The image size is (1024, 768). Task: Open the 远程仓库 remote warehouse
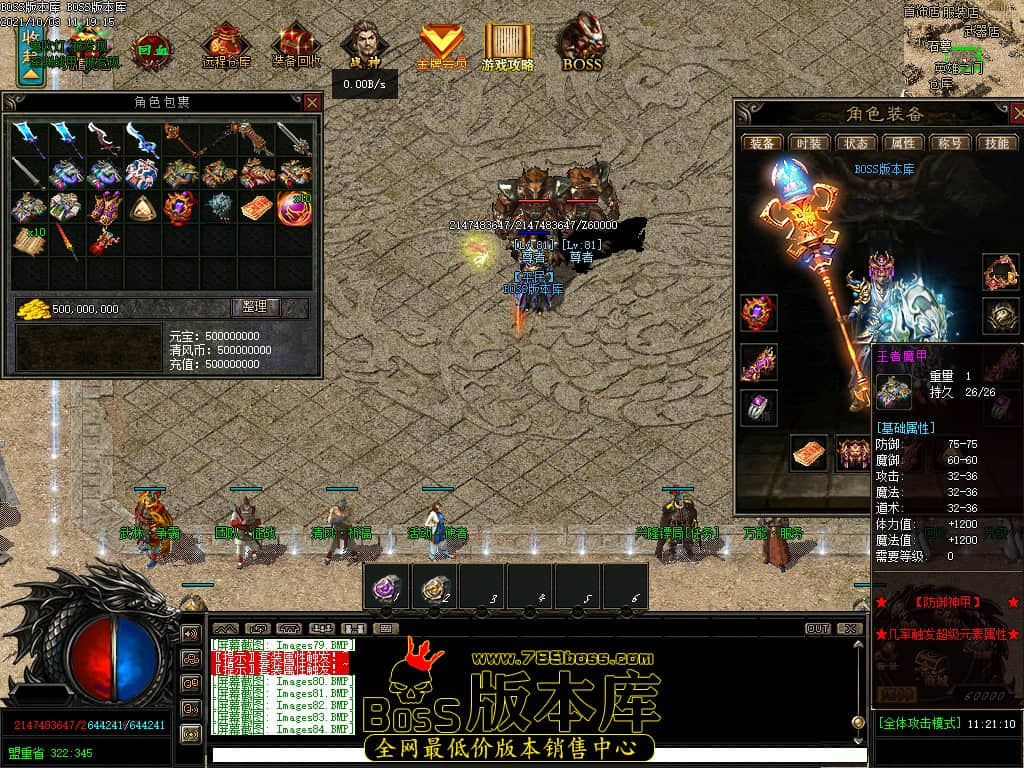226,45
